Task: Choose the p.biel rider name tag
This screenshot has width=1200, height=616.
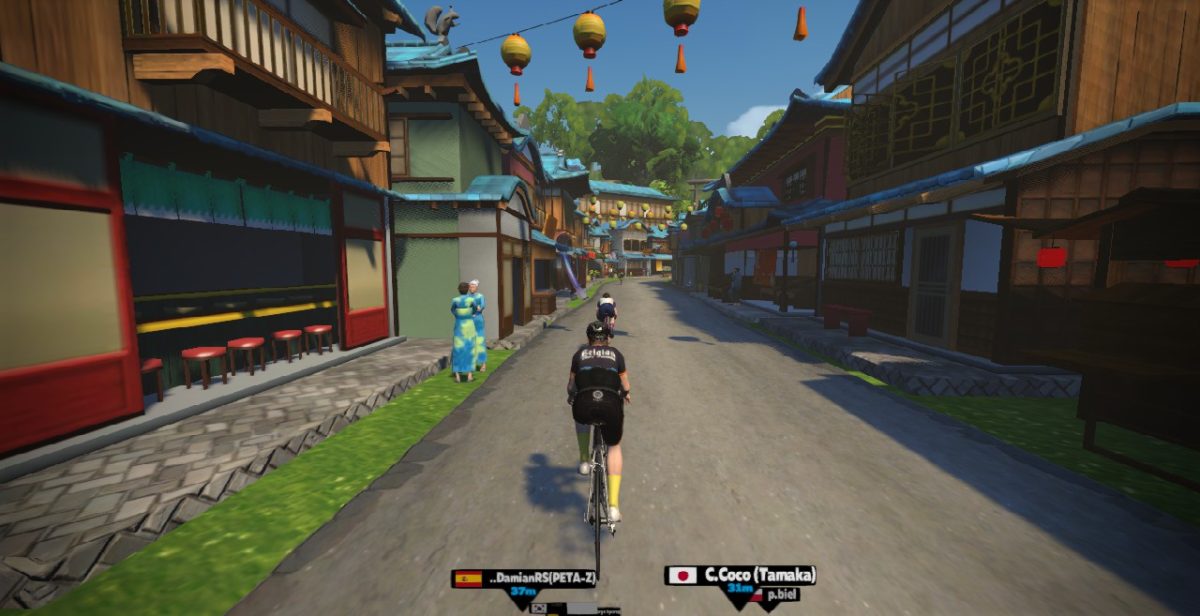Action: 782,594
